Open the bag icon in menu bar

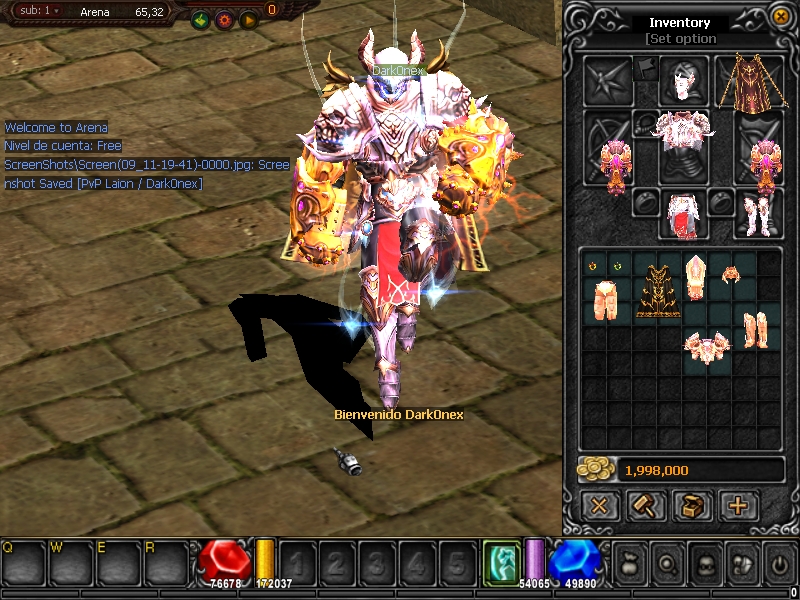(629, 562)
